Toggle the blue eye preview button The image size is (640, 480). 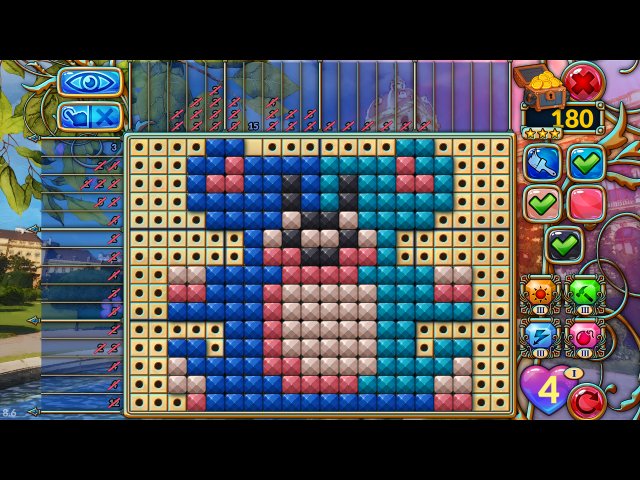(90, 82)
